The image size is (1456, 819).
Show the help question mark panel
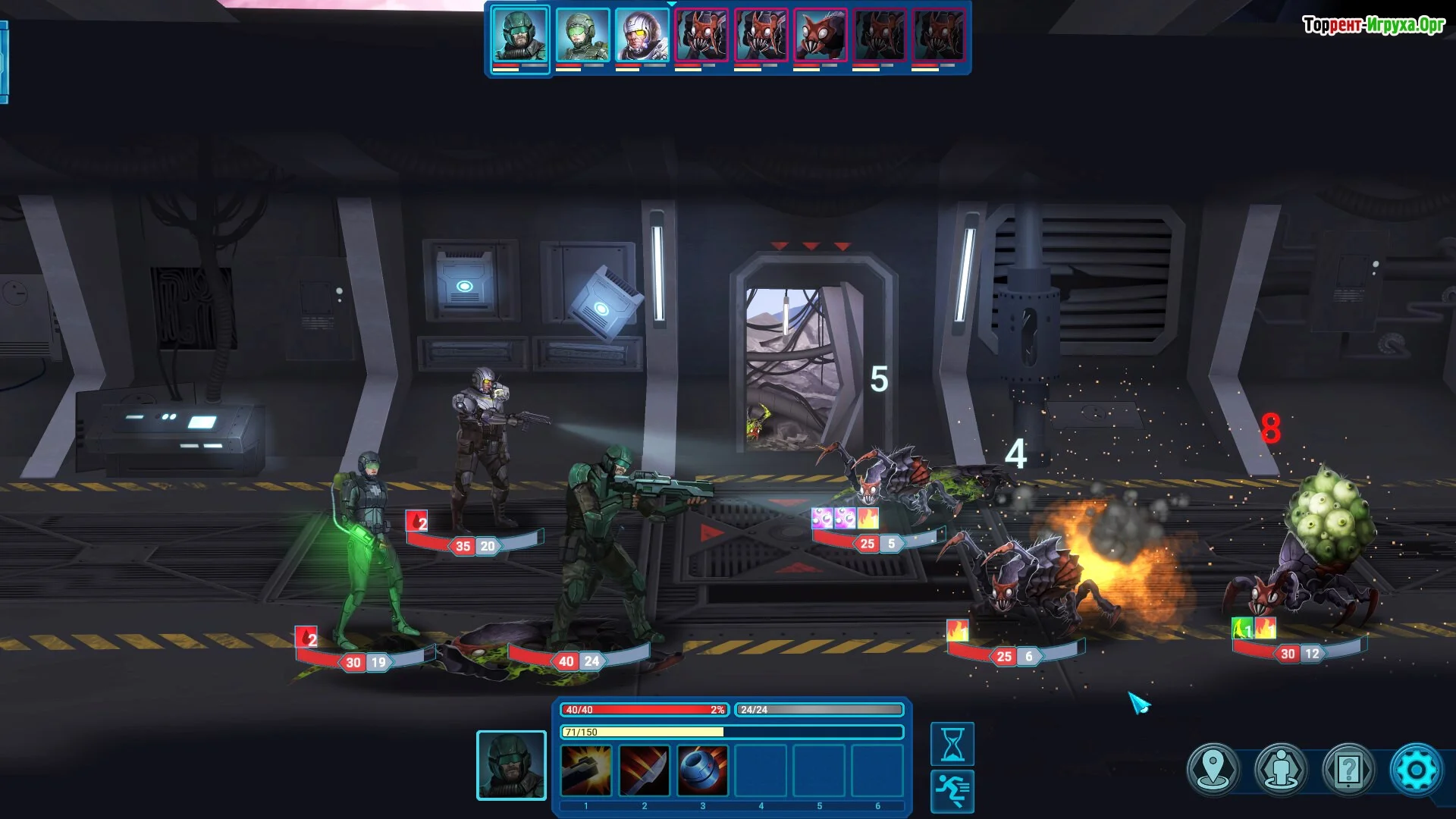click(x=1348, y=770)
